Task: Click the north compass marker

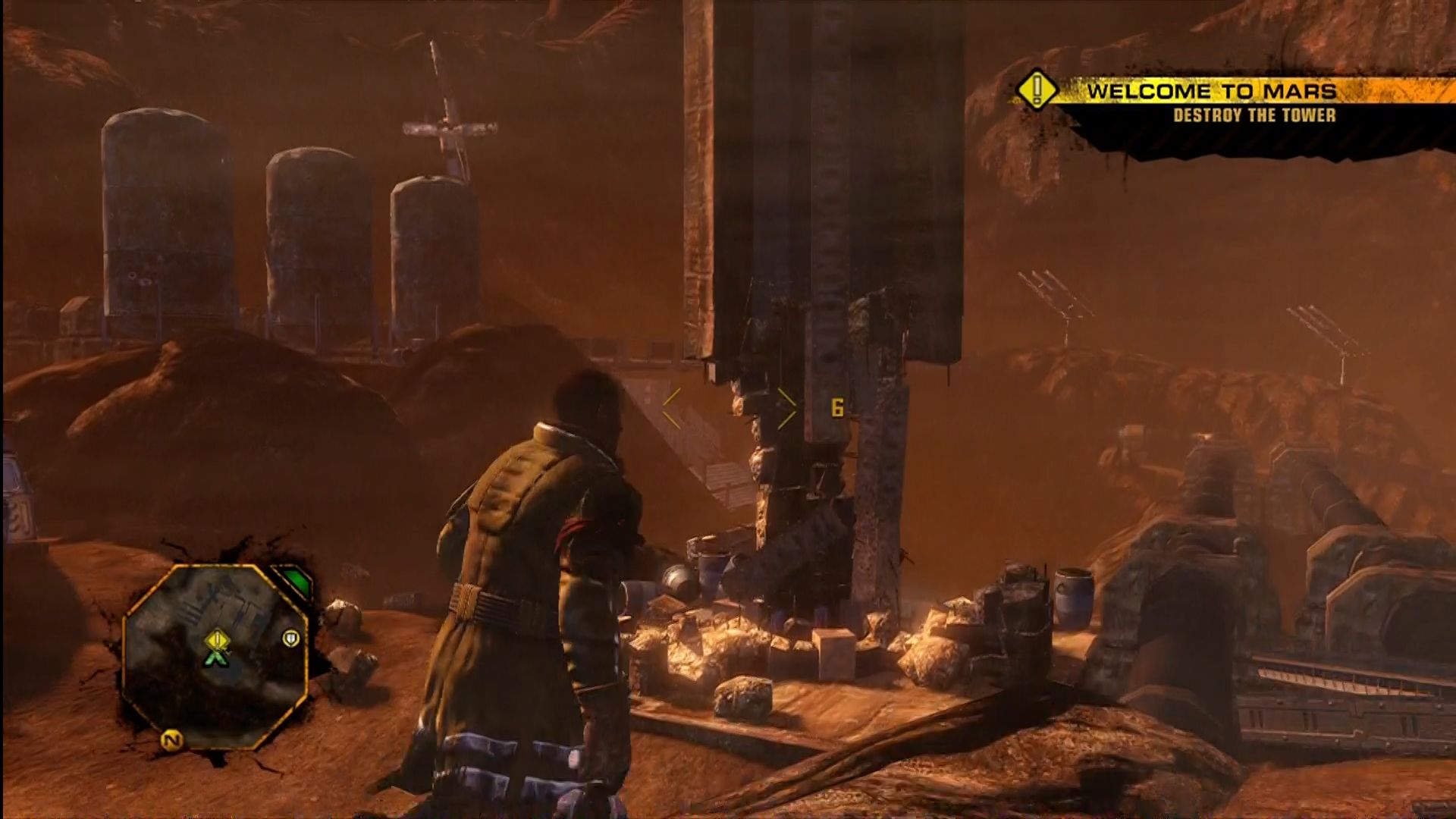Action: pos(172,740)
